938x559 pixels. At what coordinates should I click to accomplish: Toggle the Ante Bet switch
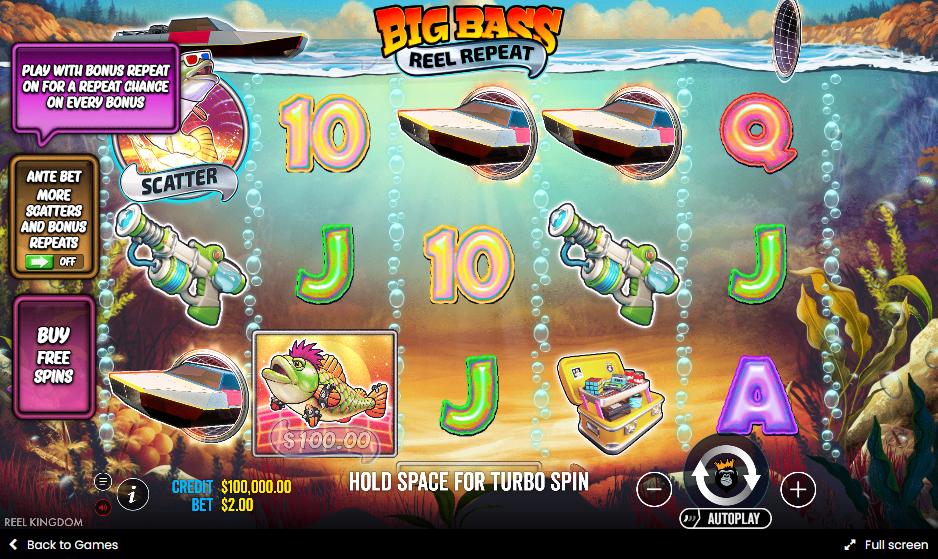[53, 262]
